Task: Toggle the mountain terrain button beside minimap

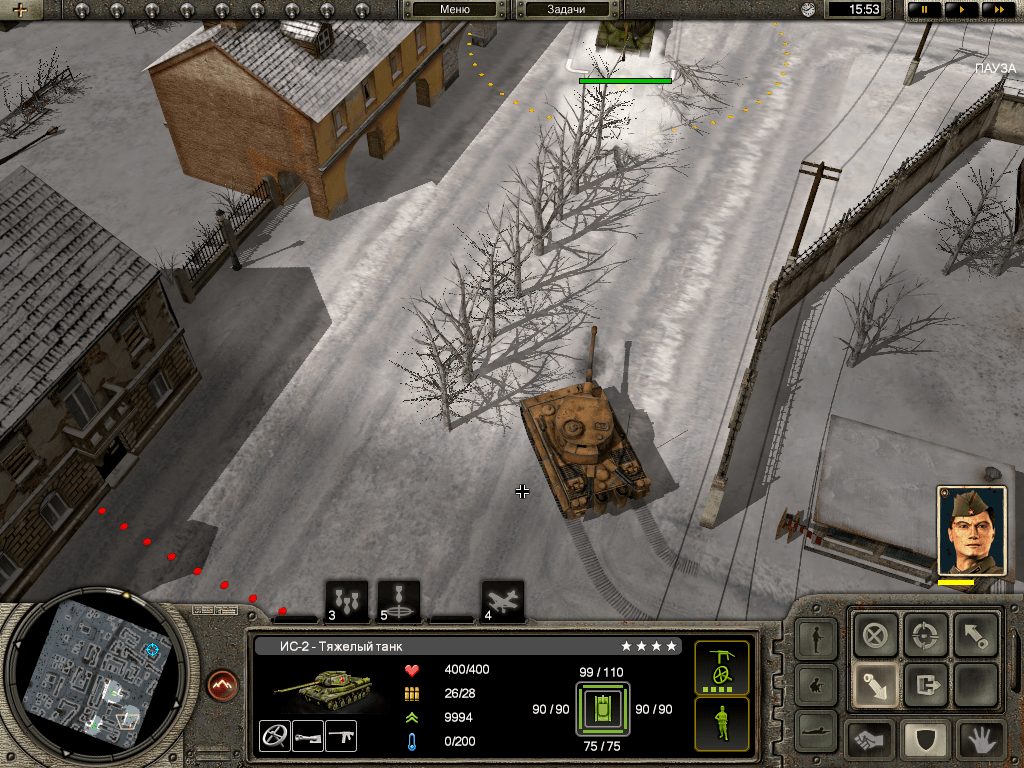Action: (223, 685)
